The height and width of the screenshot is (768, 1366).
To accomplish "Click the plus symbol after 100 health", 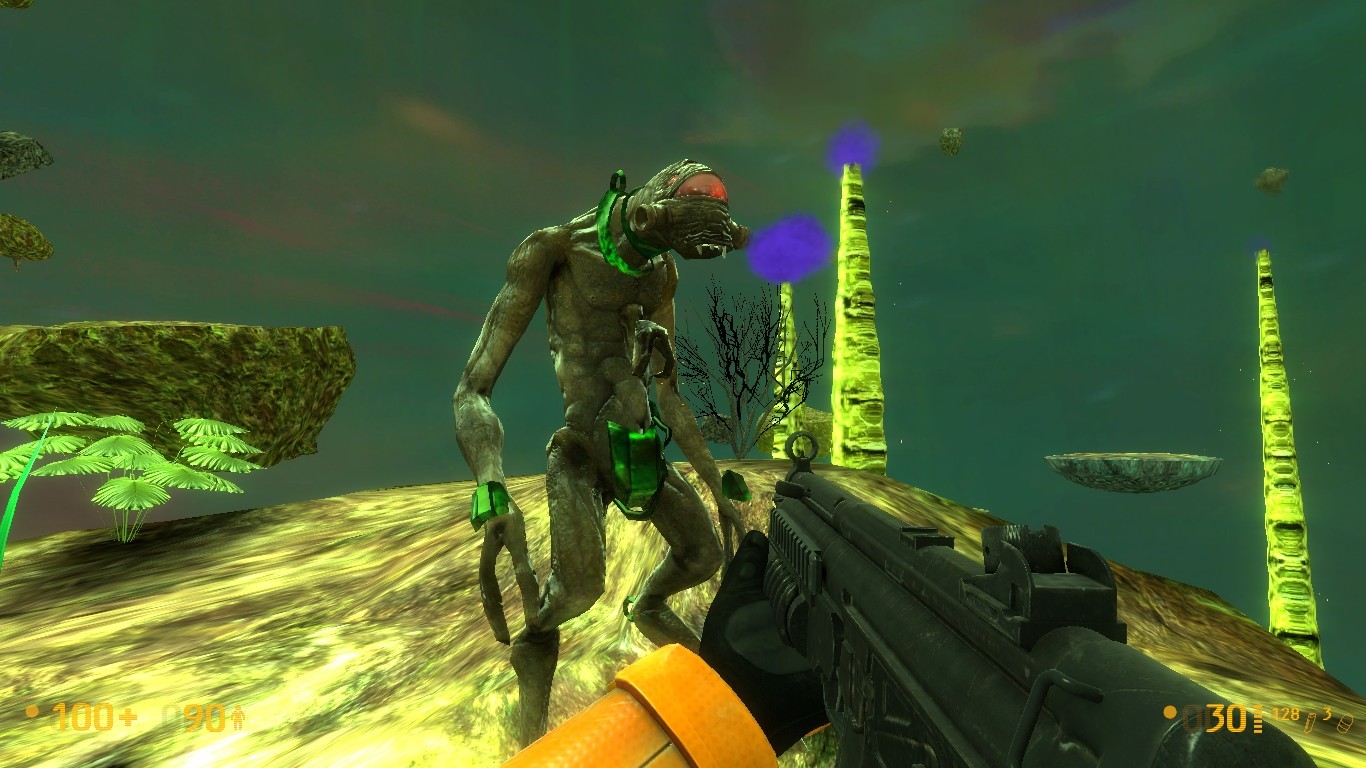I will tap(128, 716).
